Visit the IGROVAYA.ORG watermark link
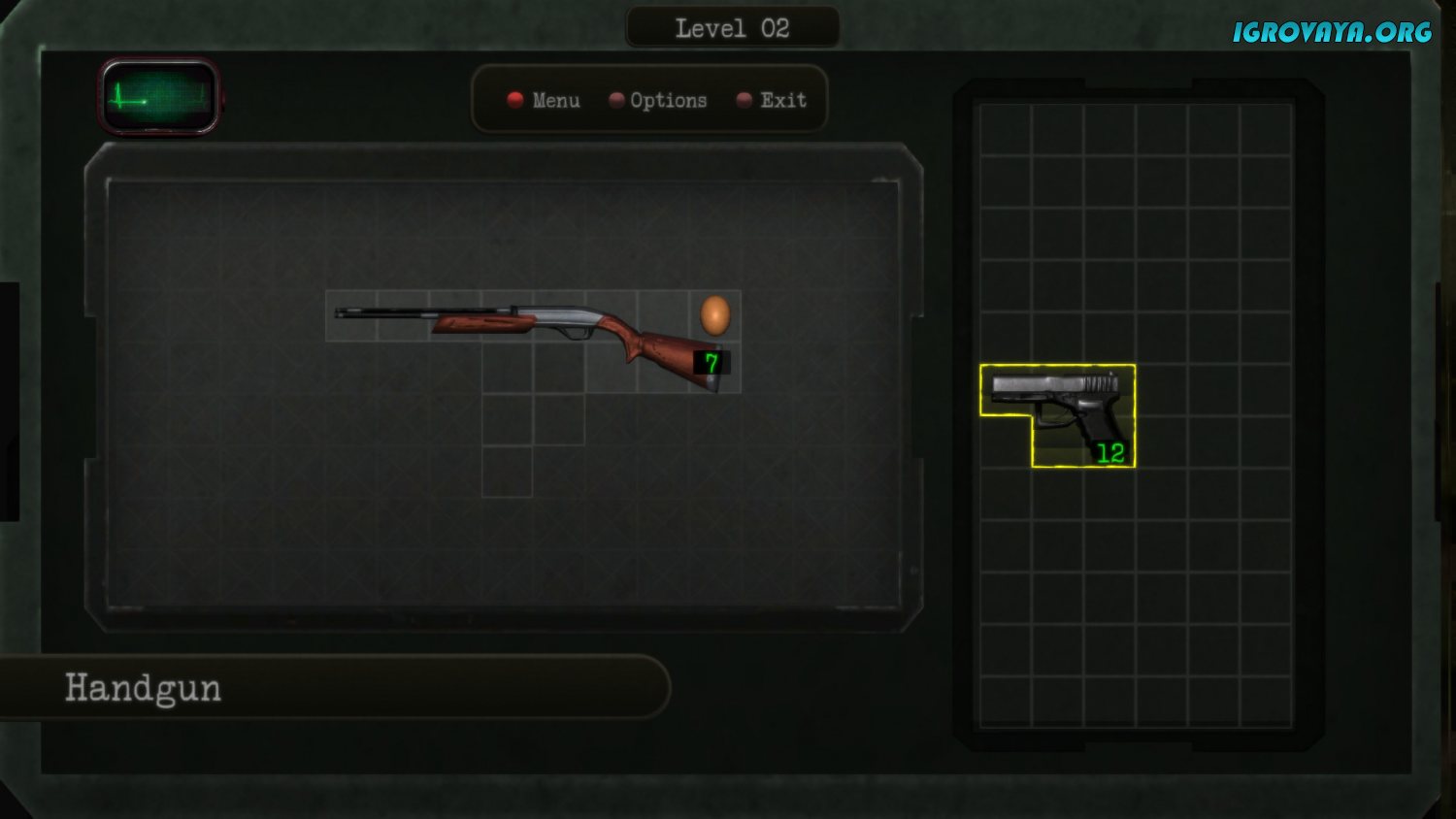 1332,32
